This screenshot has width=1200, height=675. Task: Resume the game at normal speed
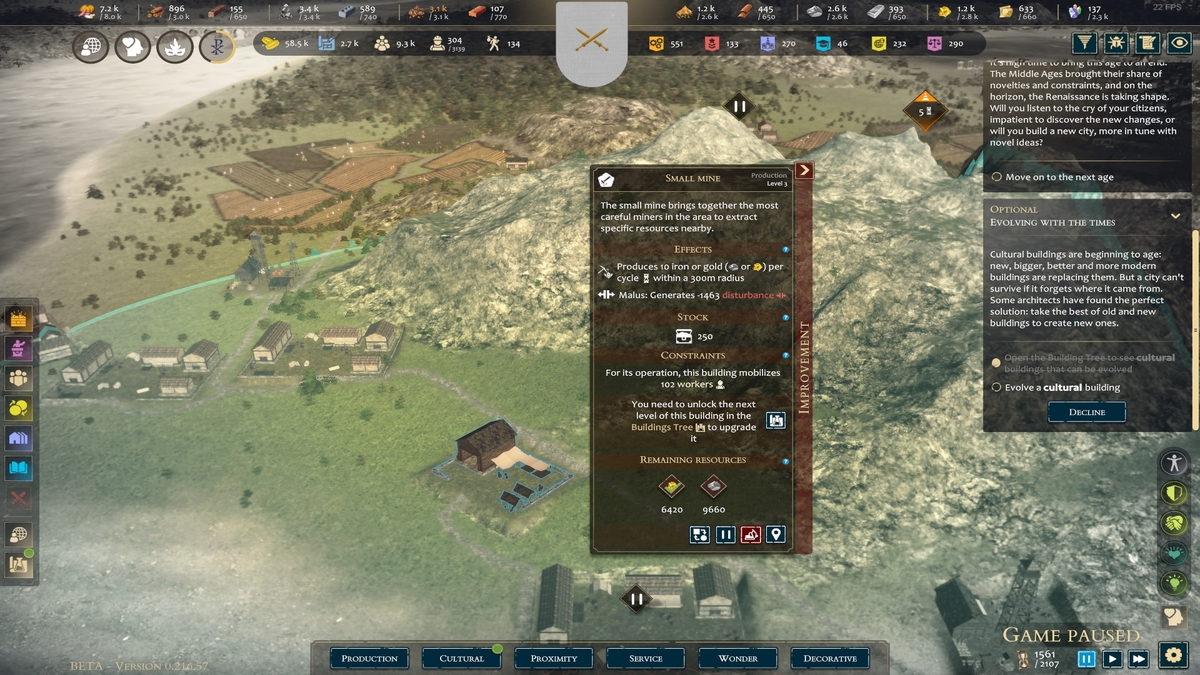click(1112, 659)
